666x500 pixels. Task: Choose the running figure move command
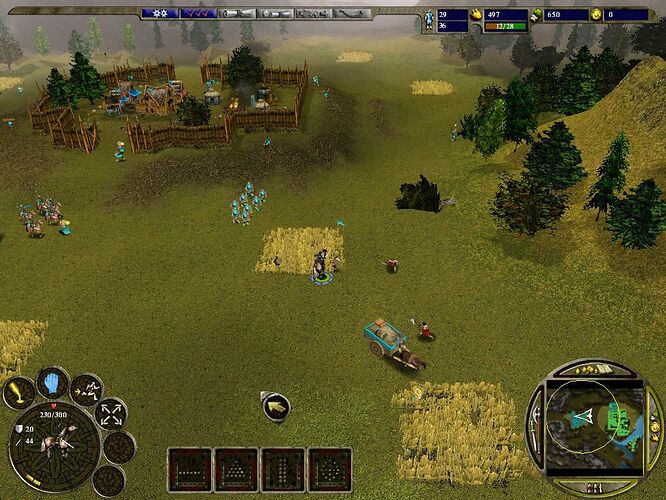click(x=87, y=389)
